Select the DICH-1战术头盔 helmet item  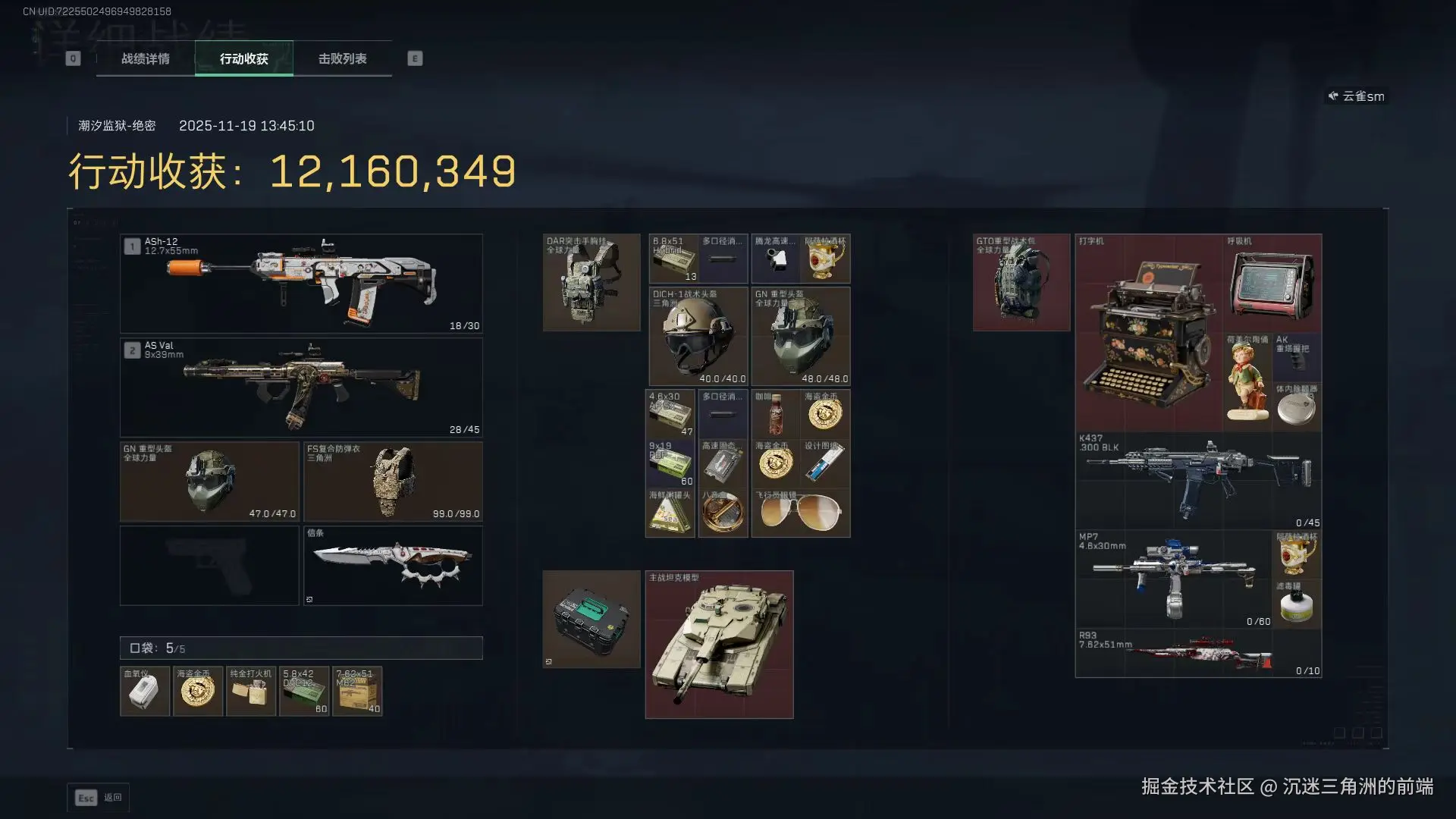(x=698, y=336)
